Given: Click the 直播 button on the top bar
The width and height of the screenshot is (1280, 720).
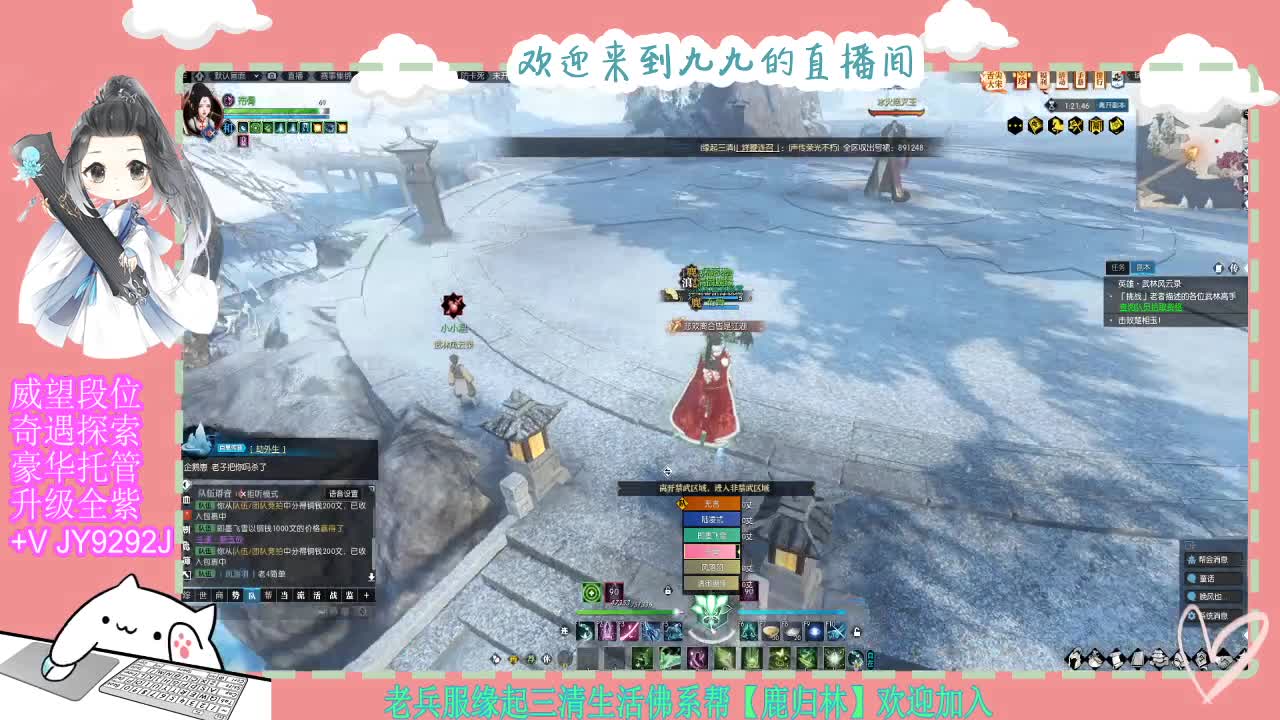Looking at the screenshot, I should (x=295, y=74).
